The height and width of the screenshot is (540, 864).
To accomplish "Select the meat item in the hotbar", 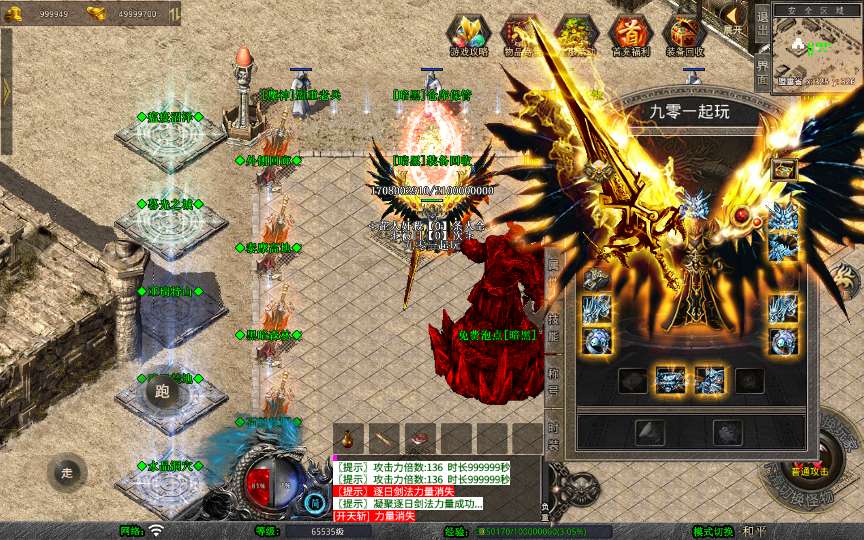I will click(x=421, y=439).
